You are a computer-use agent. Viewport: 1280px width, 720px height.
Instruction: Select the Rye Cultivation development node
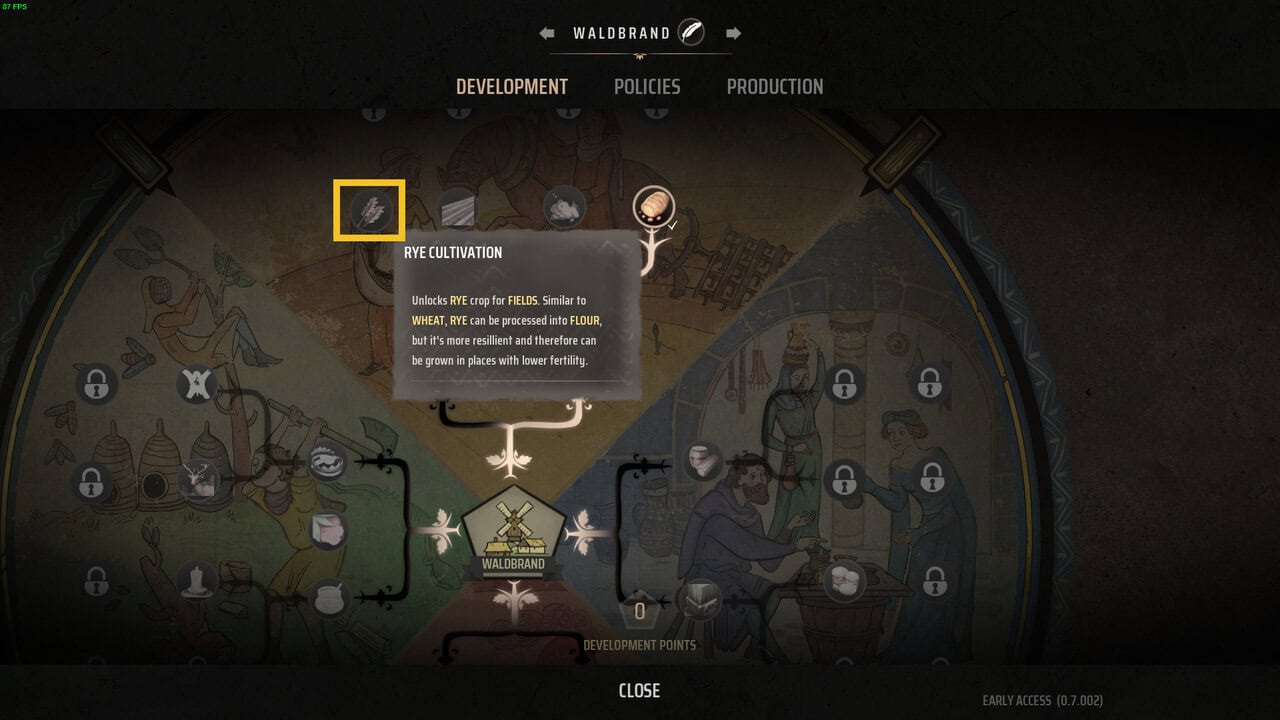click(369, 210)
